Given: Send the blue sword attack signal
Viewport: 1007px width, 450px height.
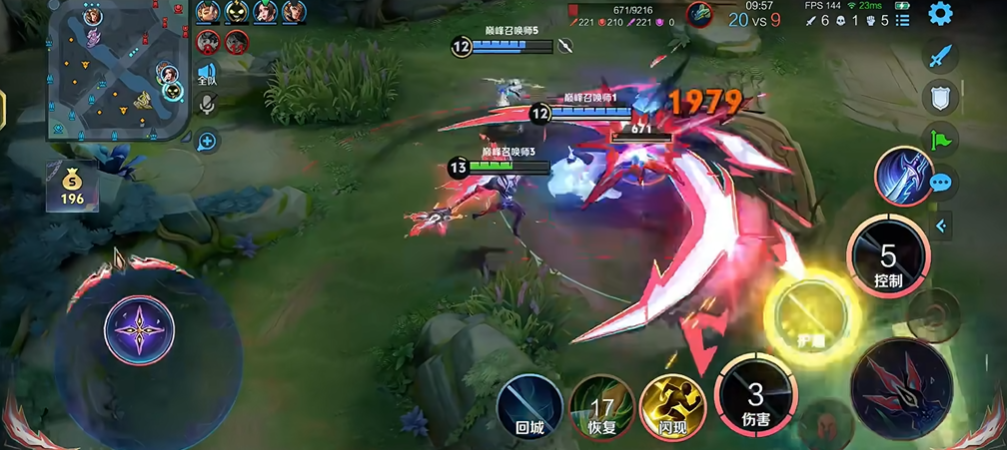Looking at the screenshot, I should point(940,56).
